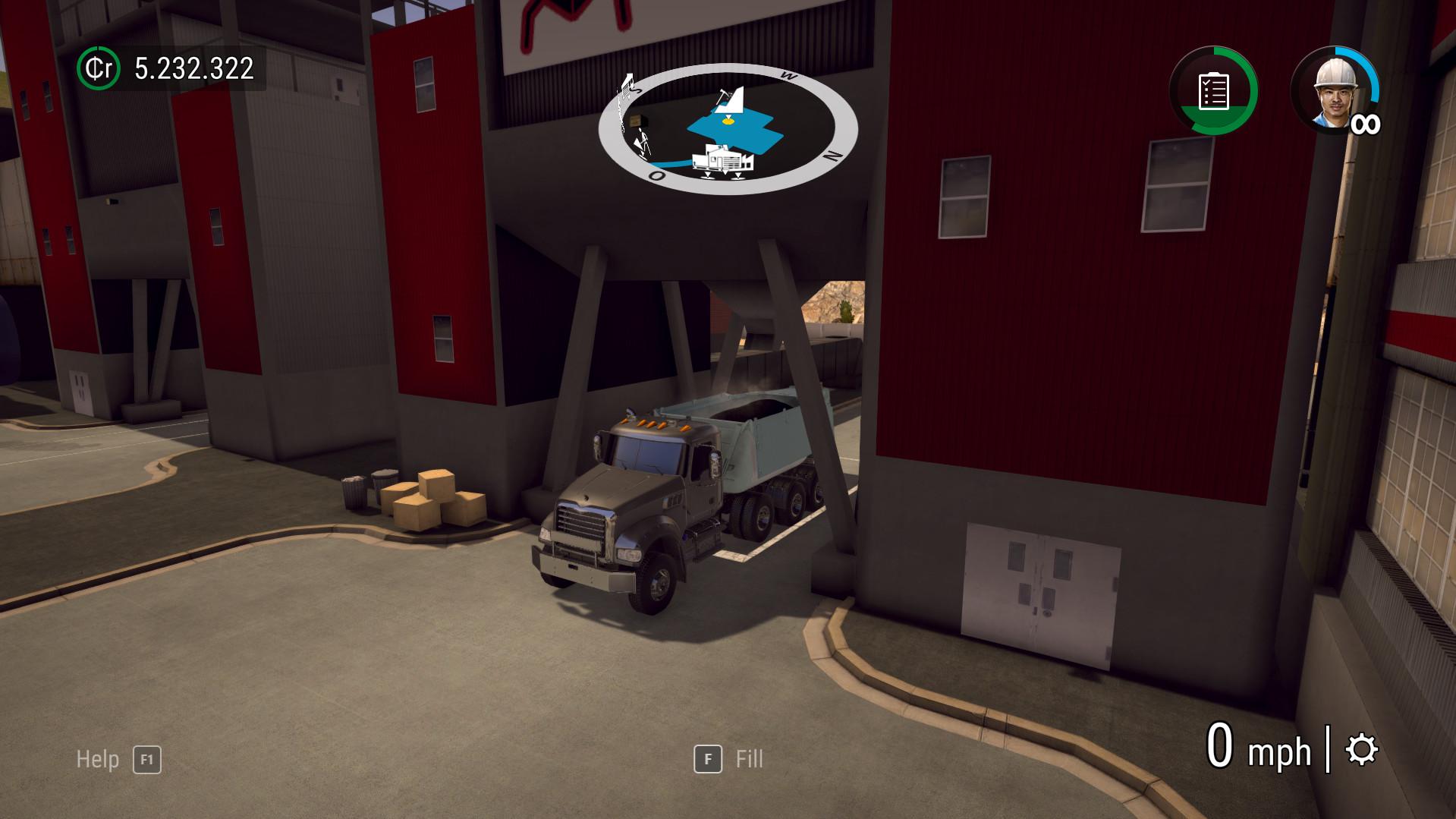Click the concrete plant building icon on the minimap
Viewport: 1456px width, 819px height.
(x=723, y=161)
